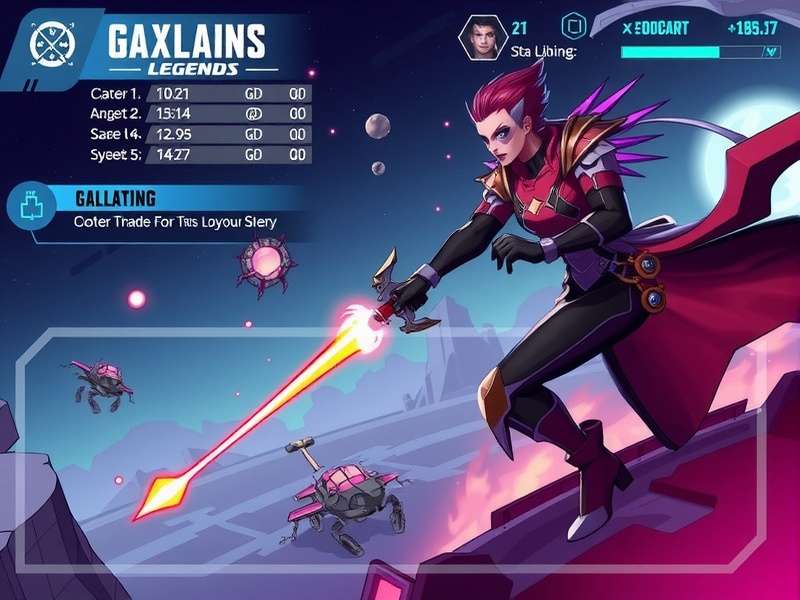Pick the Syeet 5 leaderboard row
Image resolution: width=800 pixels, height=600 pixels.
pyautogui.click(x=195, y=155)
